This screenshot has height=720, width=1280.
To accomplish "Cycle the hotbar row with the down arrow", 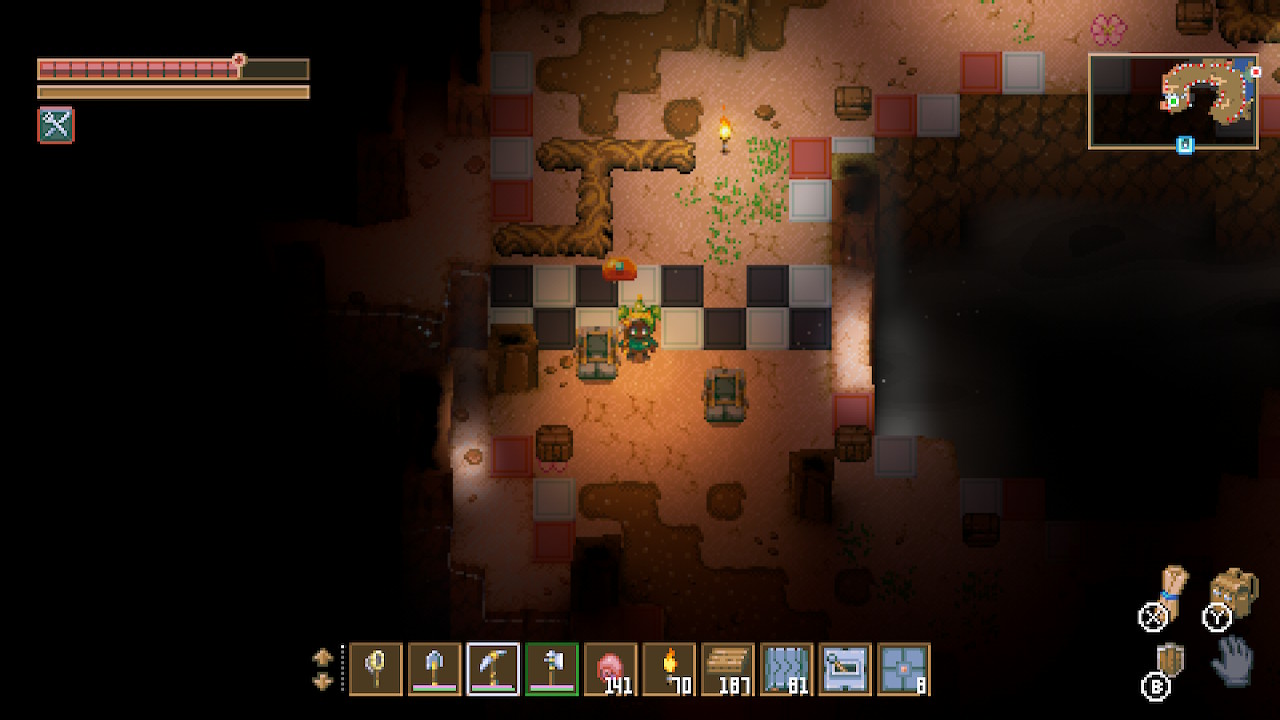I will (x=323, y=681).
